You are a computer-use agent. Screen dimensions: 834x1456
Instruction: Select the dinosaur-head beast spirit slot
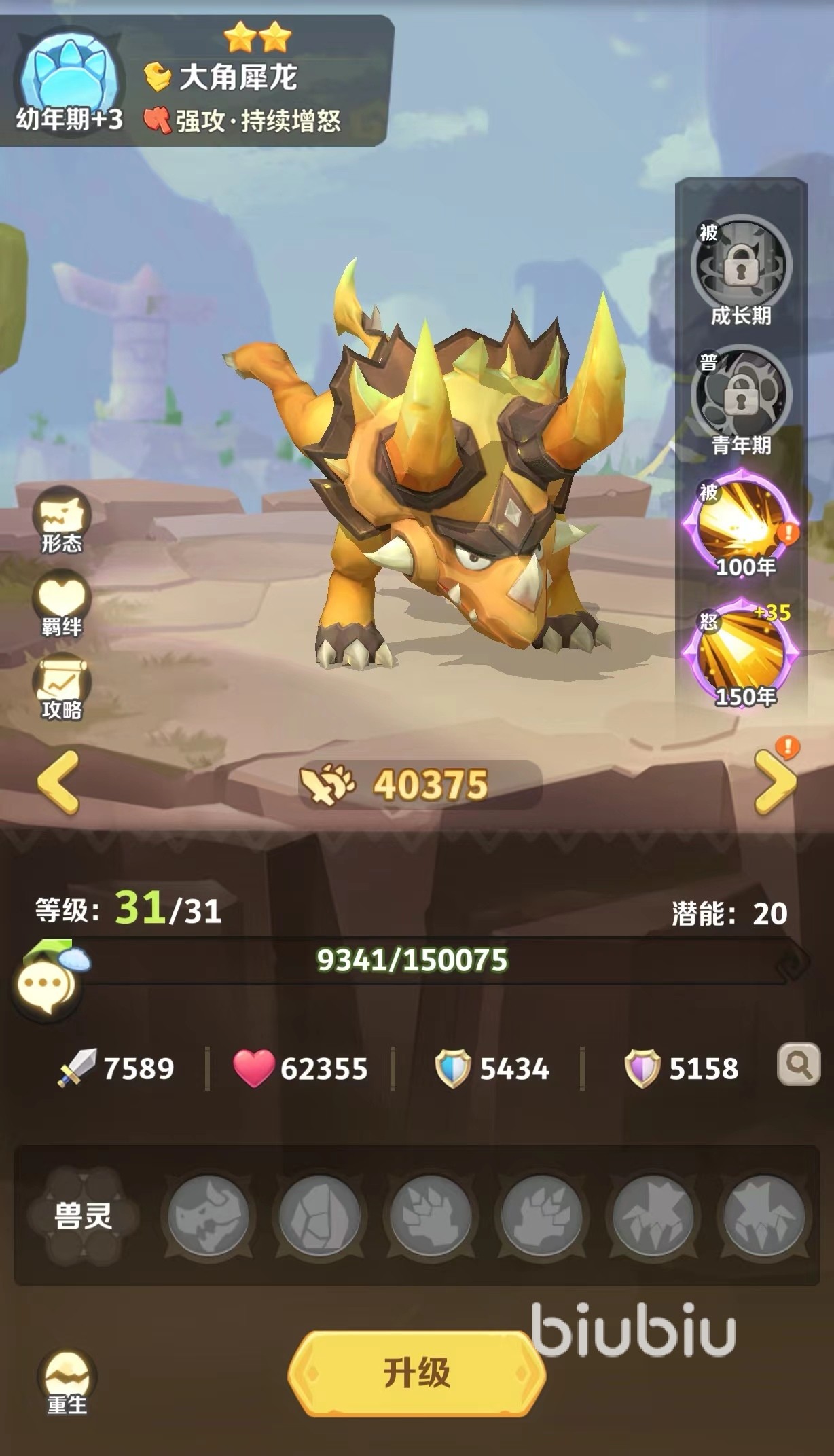coord(208,1216)
